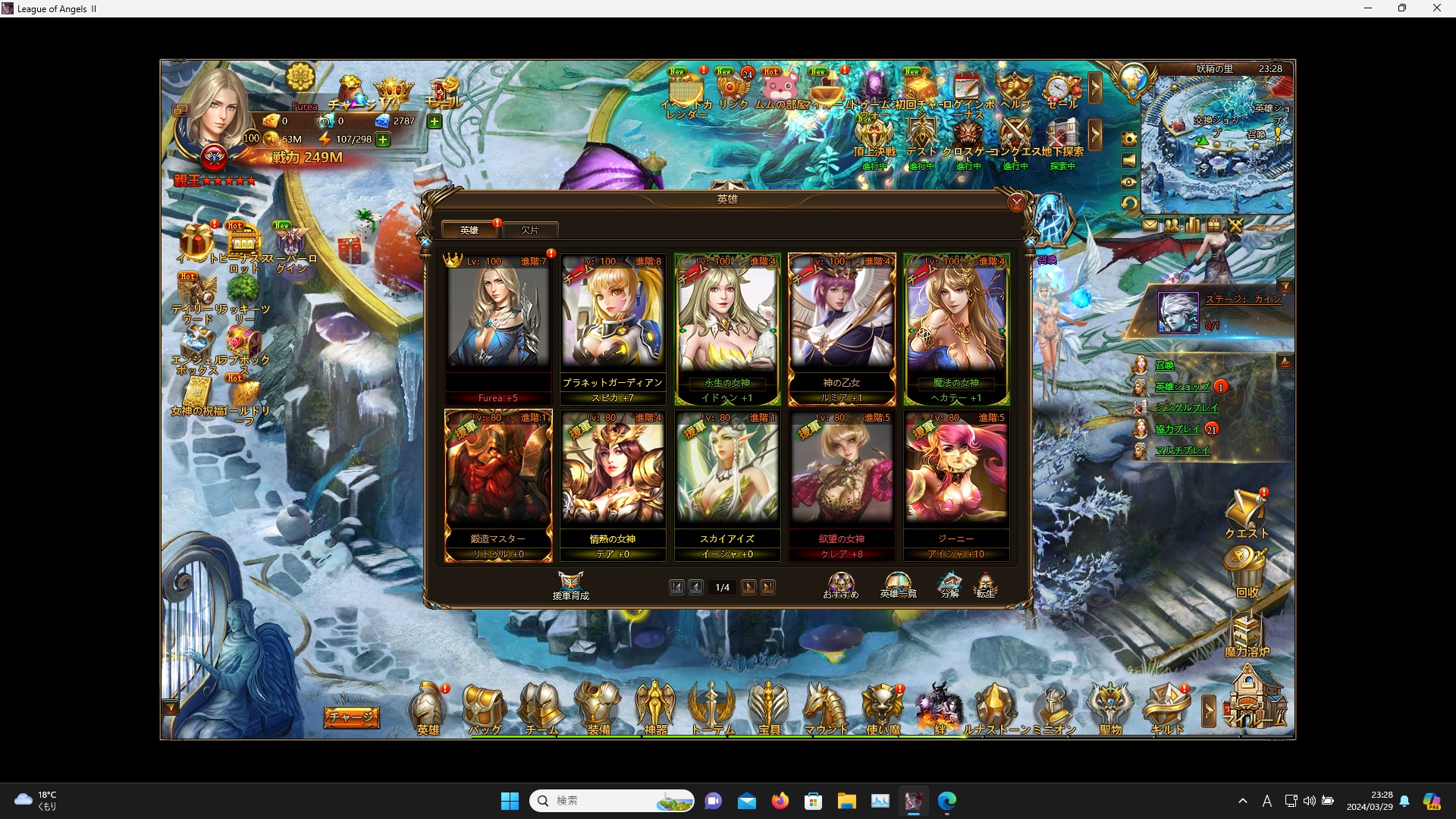Open the 英雄一覧 hero list icon
Image resolution: width=1456 pixels, height=819 pixels.
(x=899, y=585)
